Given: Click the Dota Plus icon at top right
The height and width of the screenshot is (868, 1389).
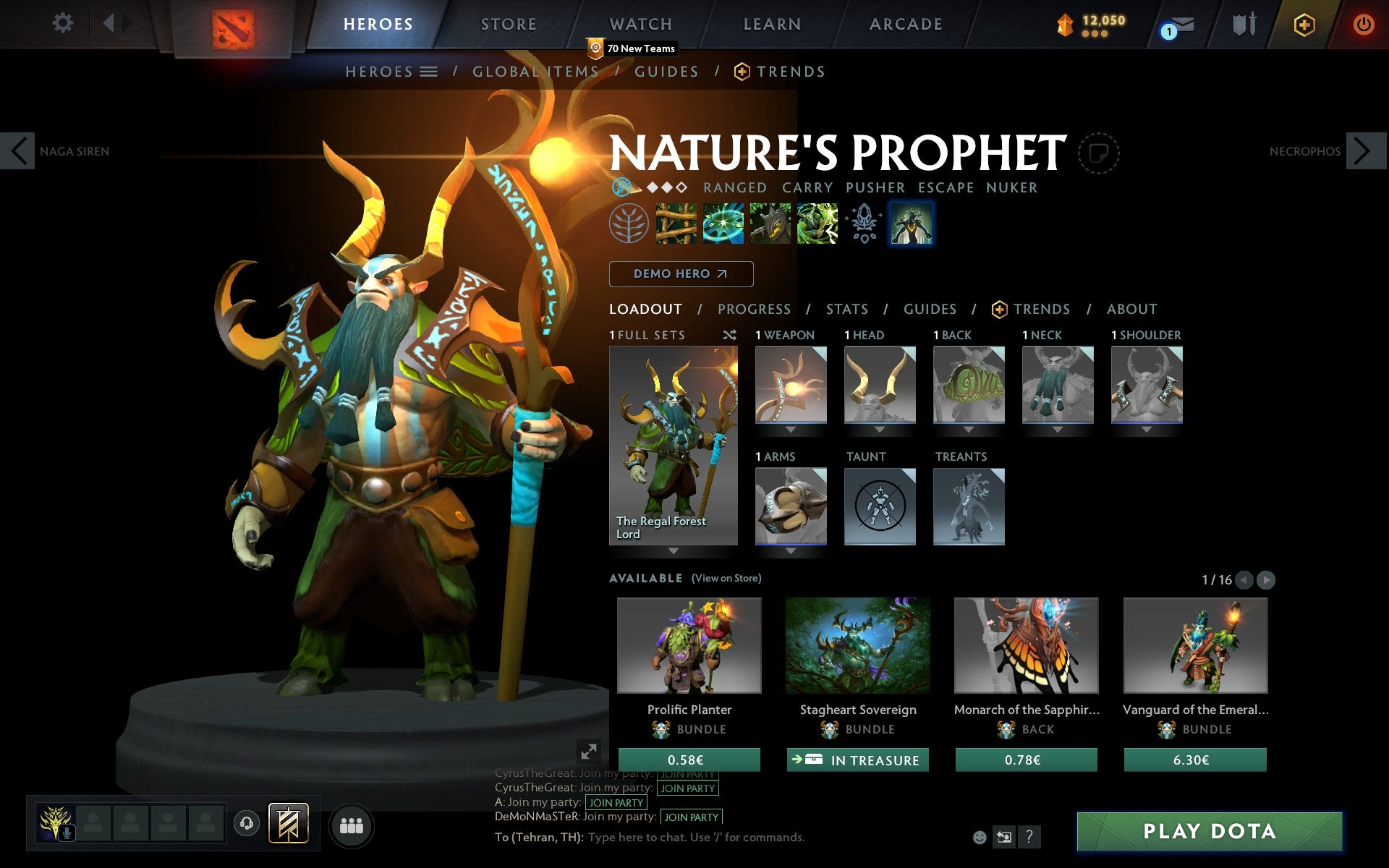Looking at the screenshot, I should pos(1303,24).
